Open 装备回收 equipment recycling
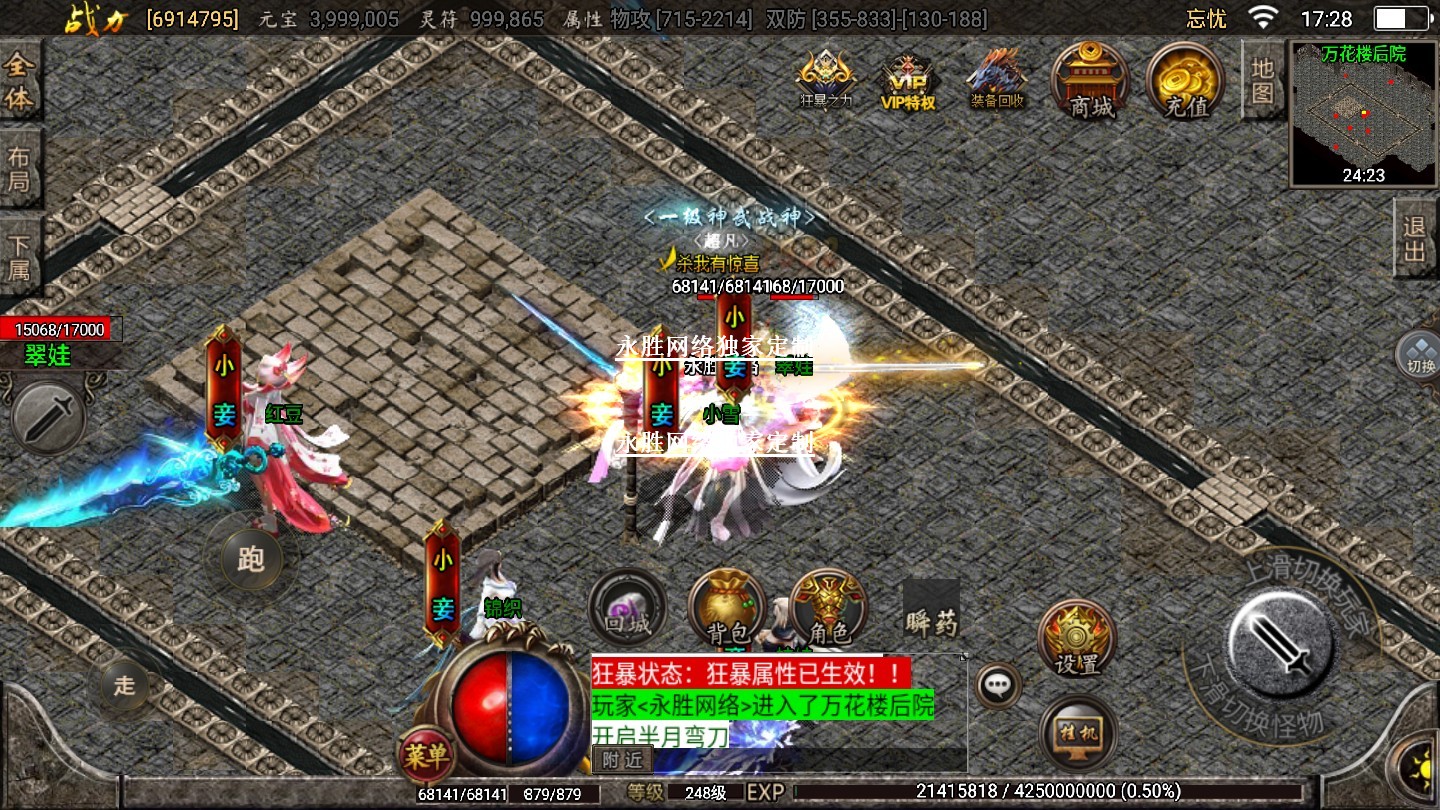Image resolution: width=1440 pixels, height=810 pixels. 997,78
